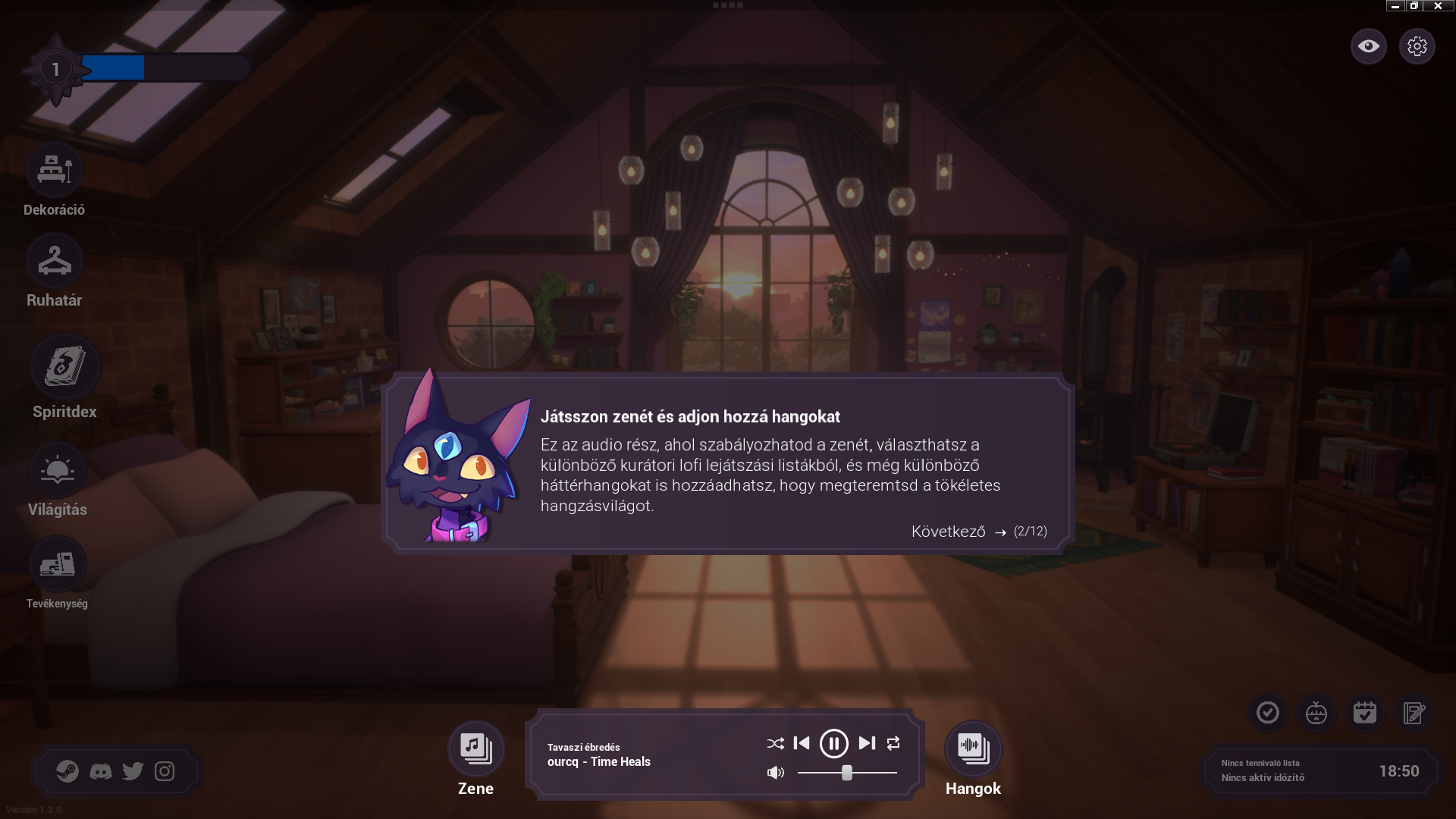Close the game window
This screenshot has height=819, width=1456.
pyautogui.click(x=1438, y=5)
